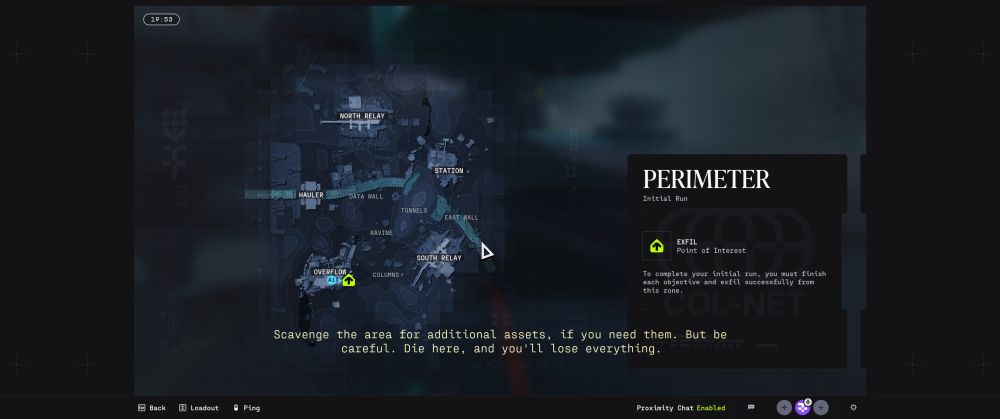The height and width of the screenshot is (419, 1000).
Task: Select the purple squad member avatar
Action: pyautogui.click(x=802, y=408)
